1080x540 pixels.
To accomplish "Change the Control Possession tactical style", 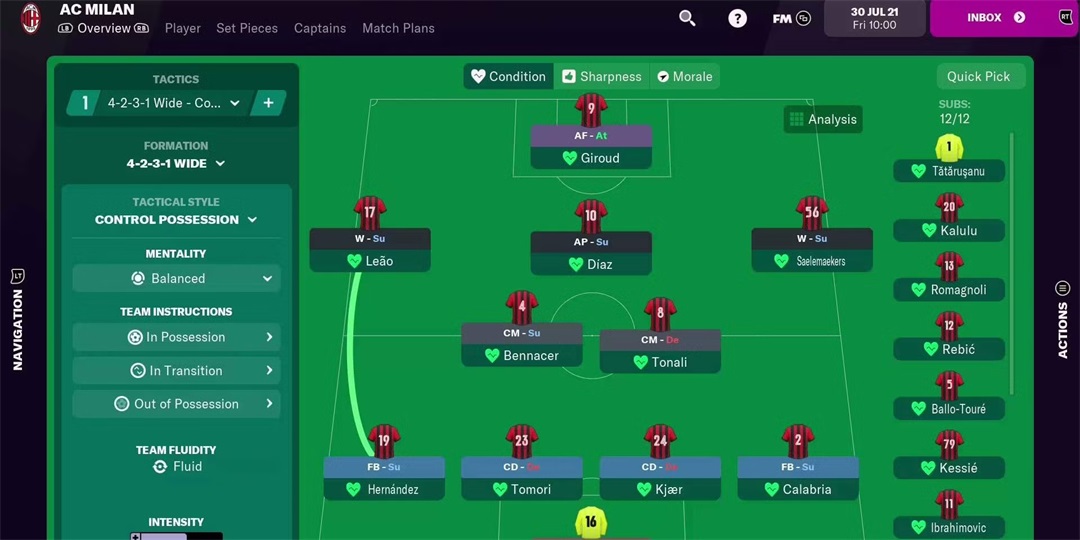I will click(x=176, y=219).
